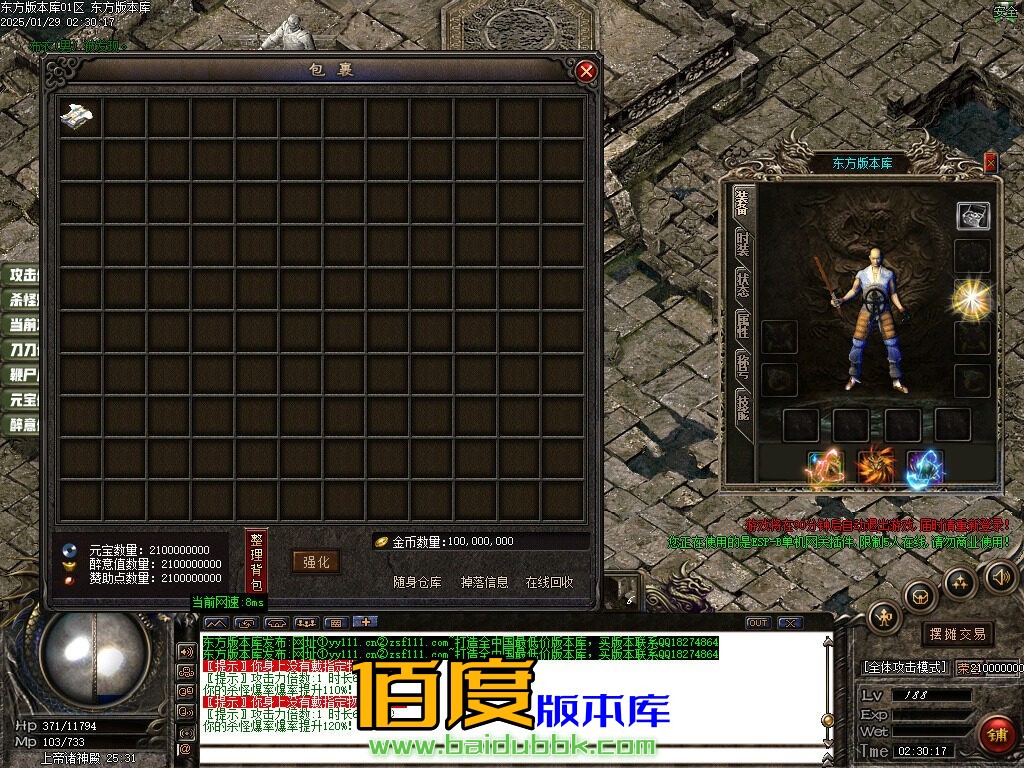
Task: Select the glowing gold orb equipment slot
Action: point(971,298)
